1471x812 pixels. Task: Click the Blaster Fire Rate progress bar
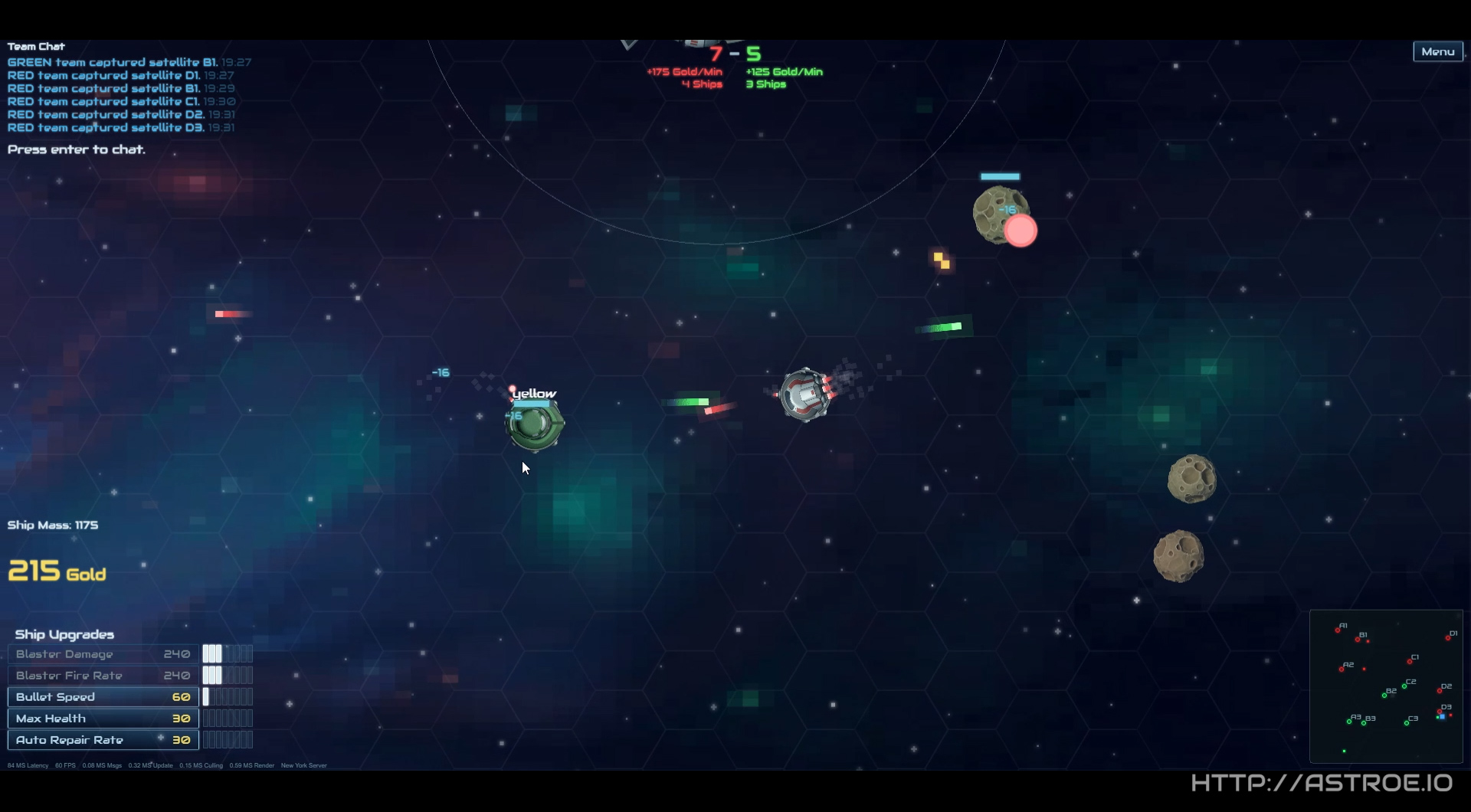click(228, 675)
